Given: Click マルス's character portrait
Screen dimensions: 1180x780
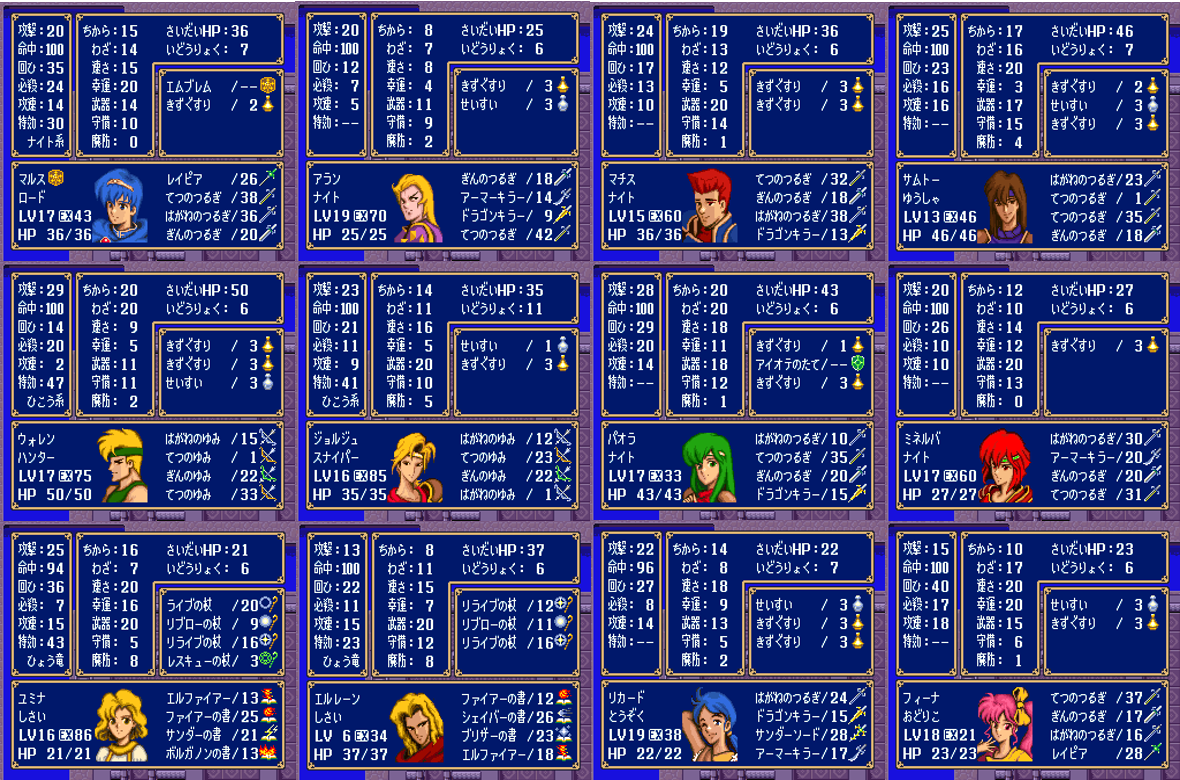Looking at the screenshot, I should click(121, 207).
